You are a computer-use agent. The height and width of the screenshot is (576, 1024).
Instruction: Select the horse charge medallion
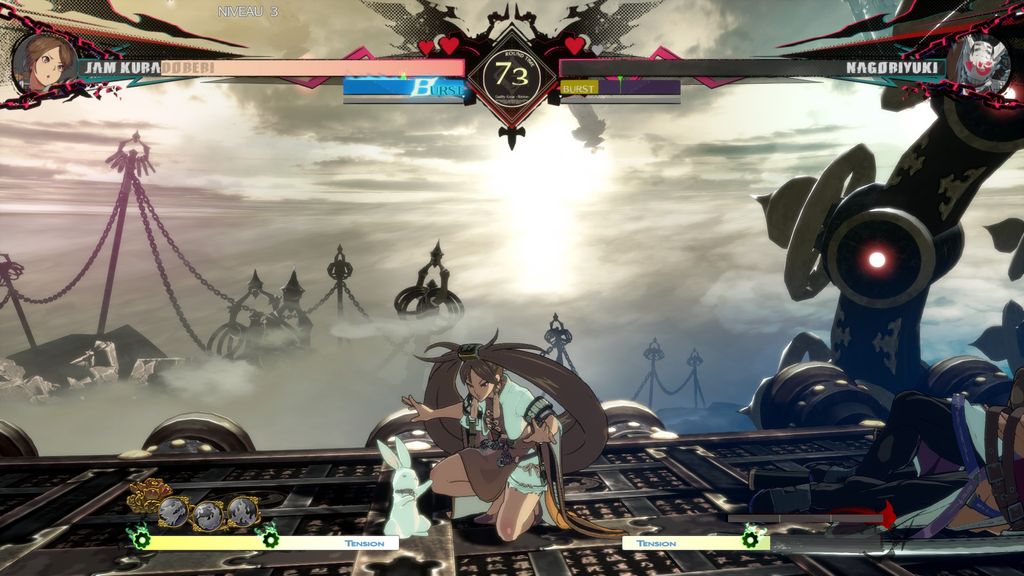207,515
